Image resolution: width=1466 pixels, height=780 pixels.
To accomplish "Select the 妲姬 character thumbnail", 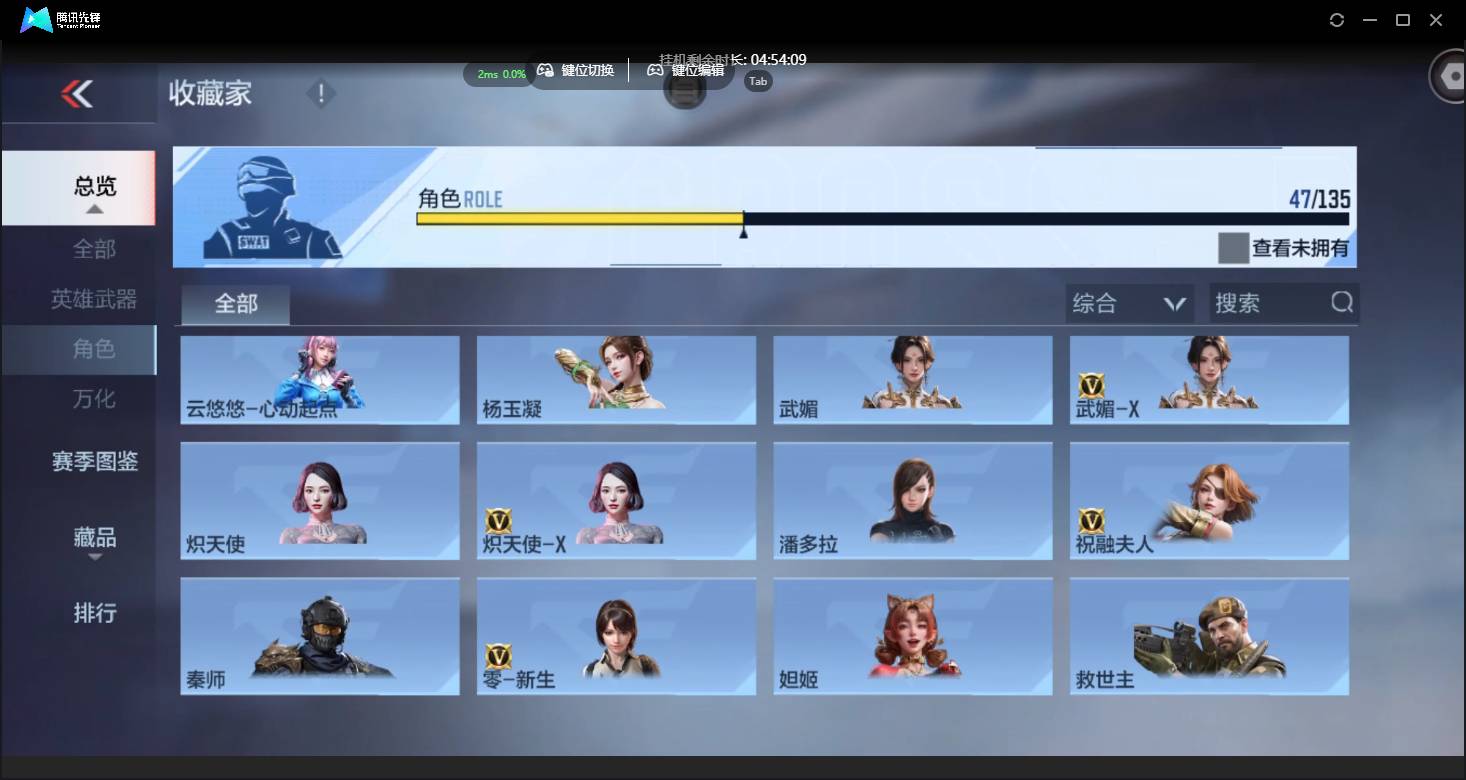I will coord(911,635).
